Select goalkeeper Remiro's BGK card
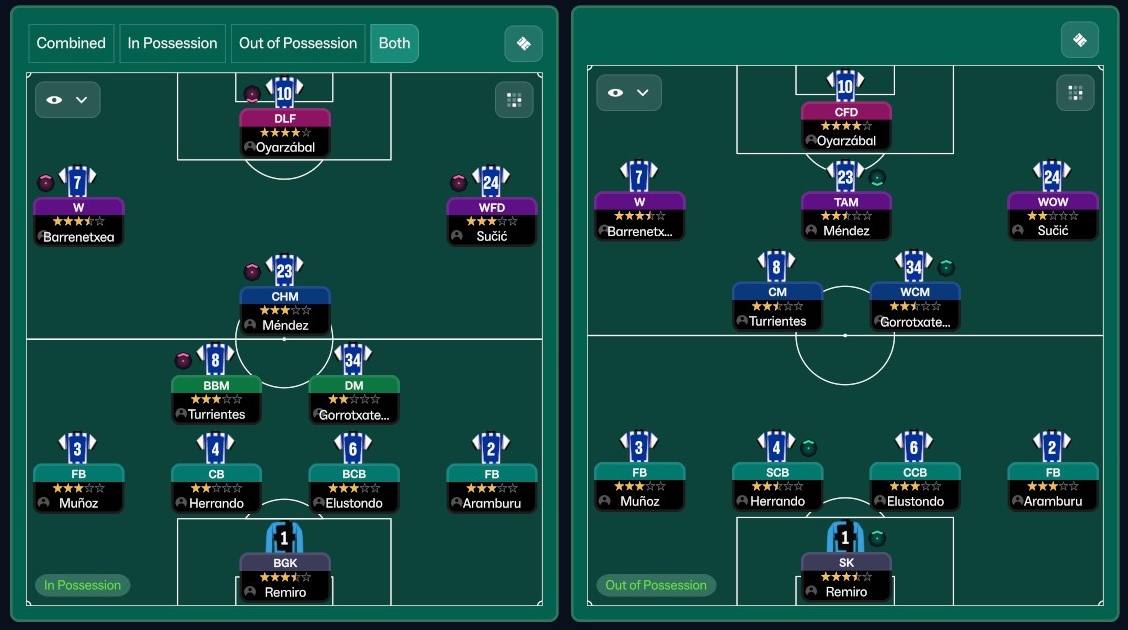 [285, 577]
